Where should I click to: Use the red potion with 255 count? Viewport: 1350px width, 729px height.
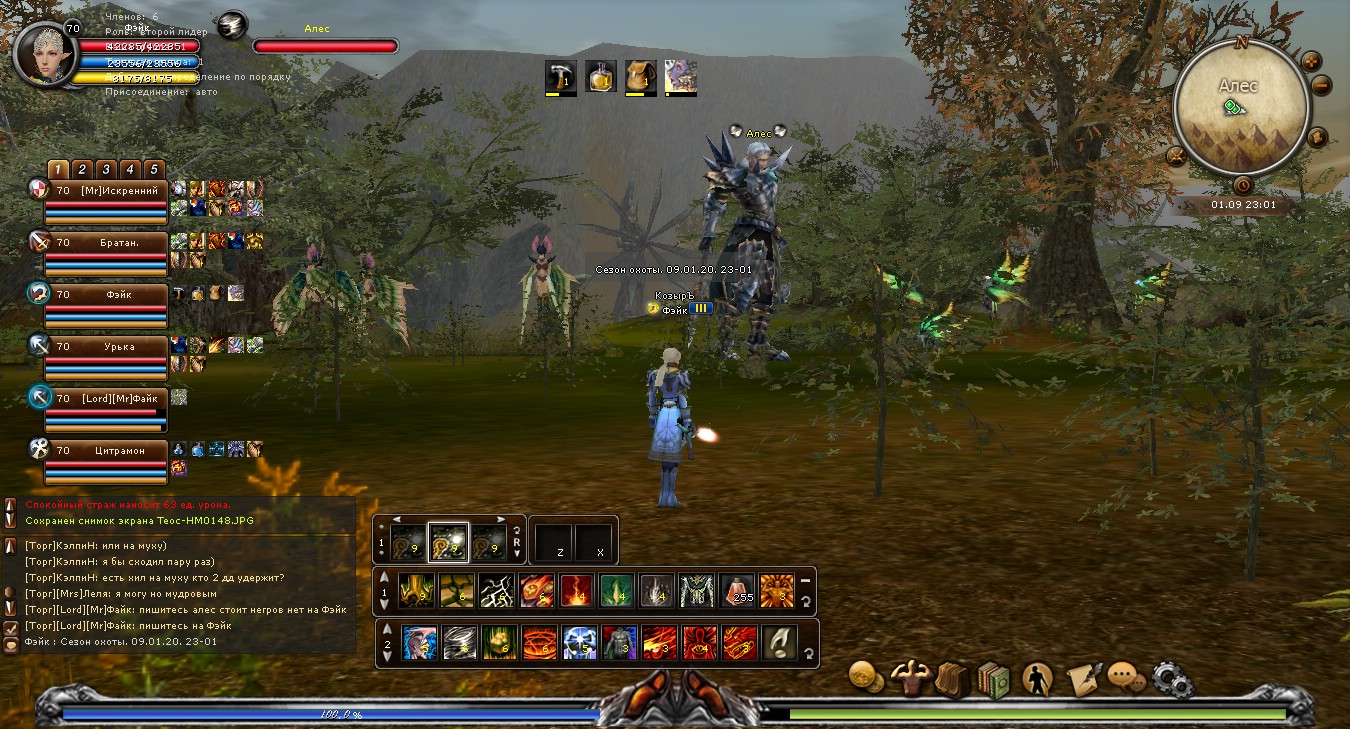pyautogui.click(x=738, y=590)
